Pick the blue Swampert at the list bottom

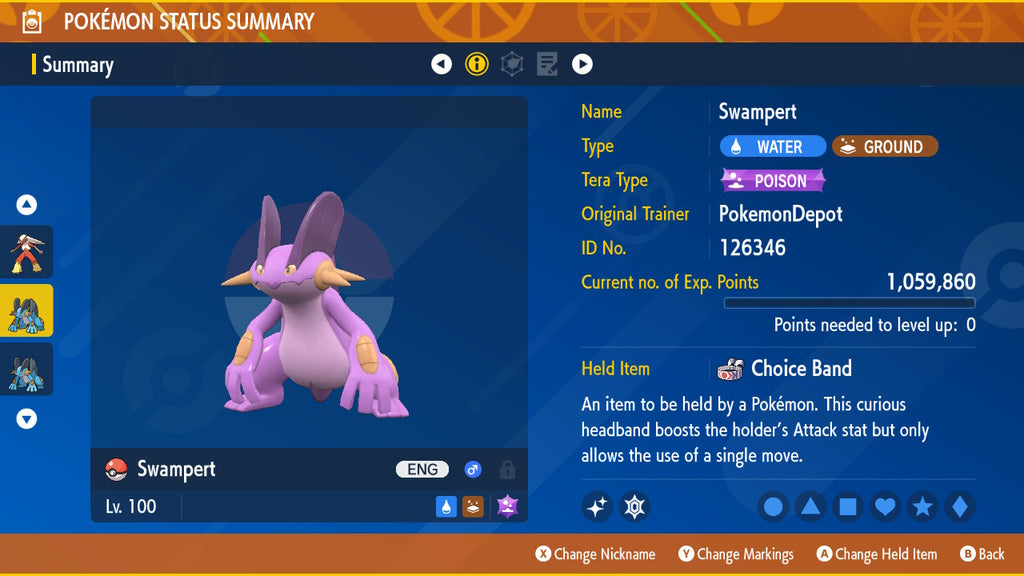coord(27,369)
